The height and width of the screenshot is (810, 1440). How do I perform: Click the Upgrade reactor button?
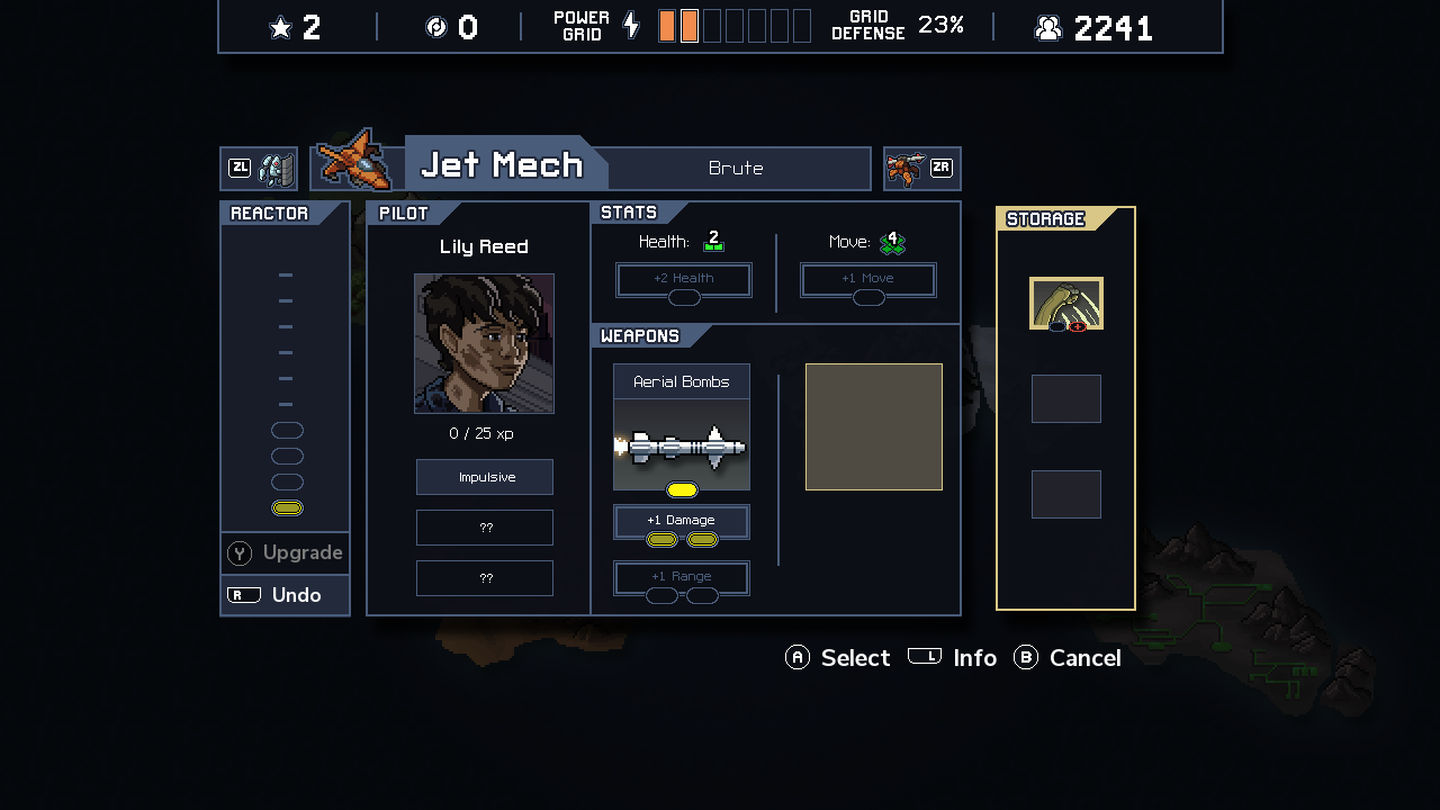(286, 553)
